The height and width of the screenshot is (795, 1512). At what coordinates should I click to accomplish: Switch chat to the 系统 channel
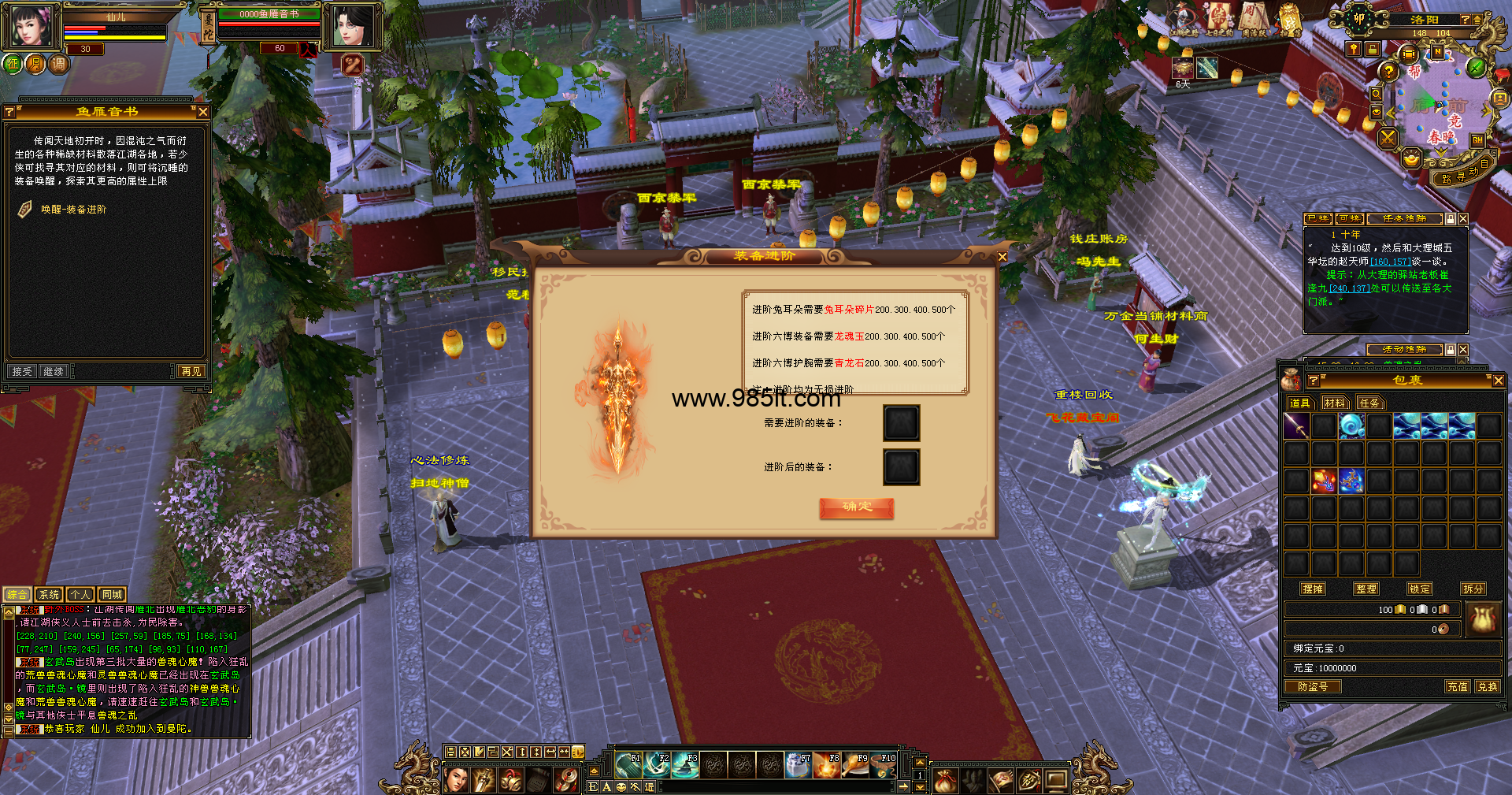(x=49, y=595)
